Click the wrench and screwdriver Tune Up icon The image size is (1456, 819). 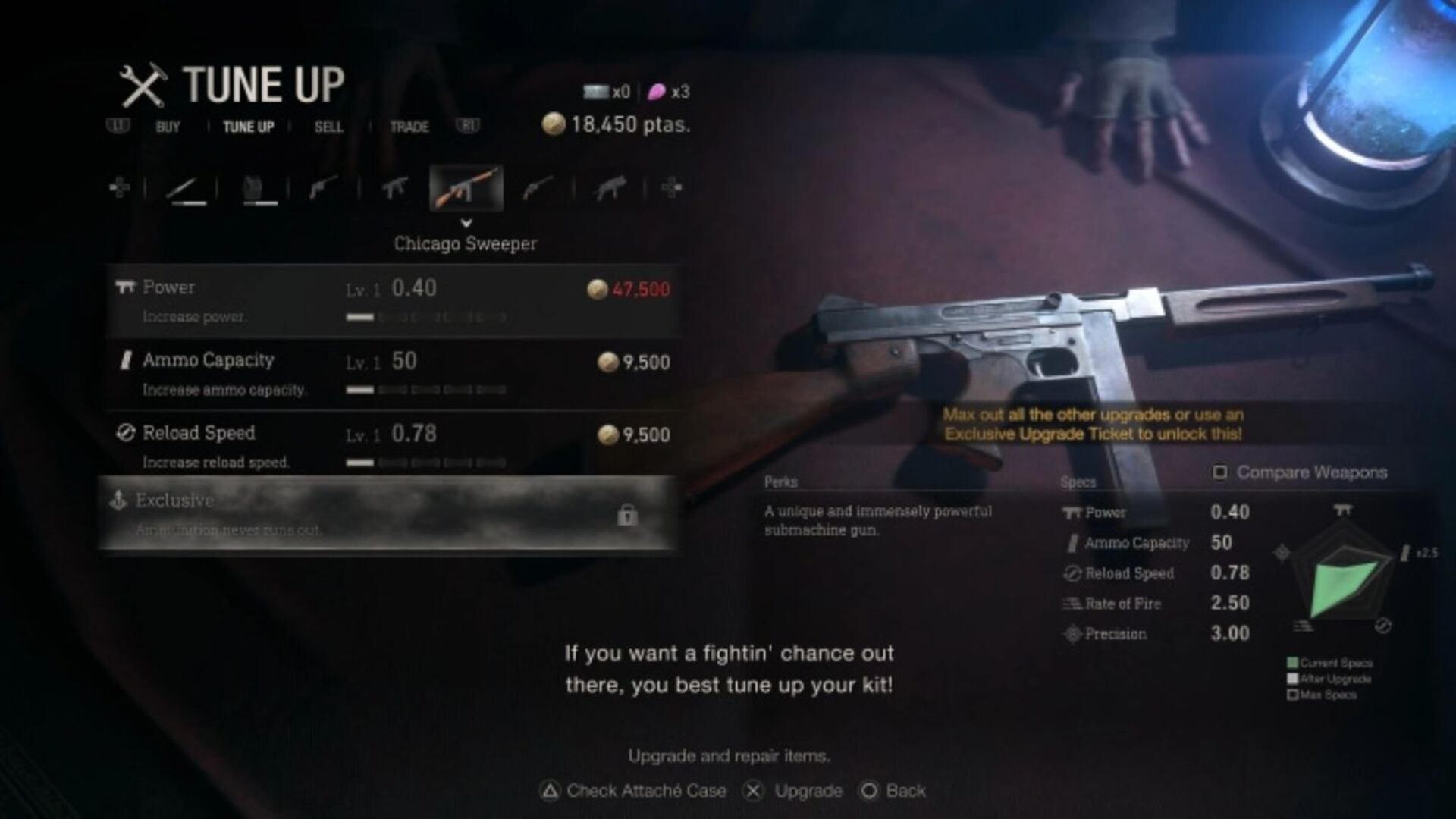pyautogui.click(x=144, y=85)
